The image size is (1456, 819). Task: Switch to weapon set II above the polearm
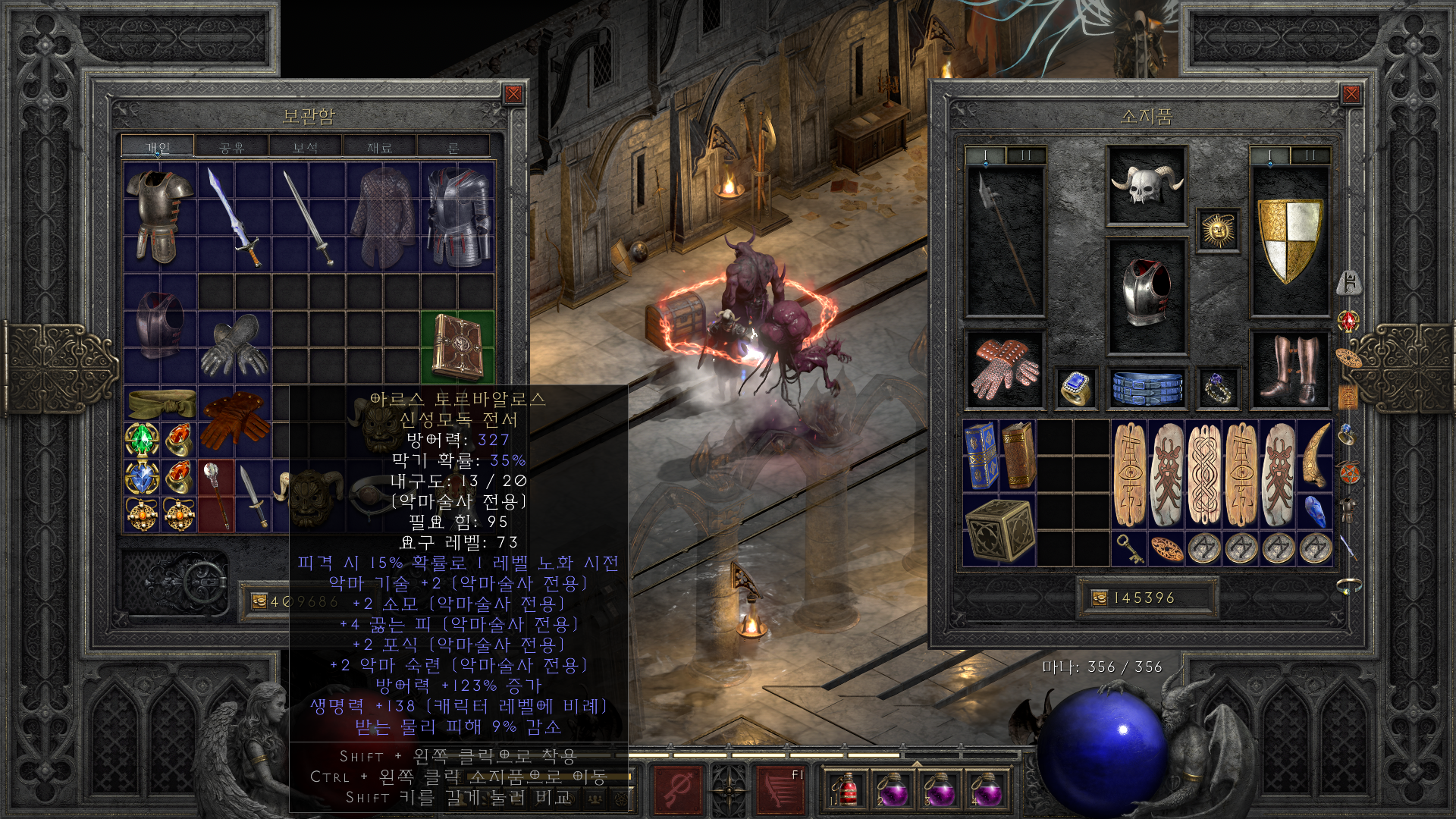pyautogui.click(x=1026, y=156)
